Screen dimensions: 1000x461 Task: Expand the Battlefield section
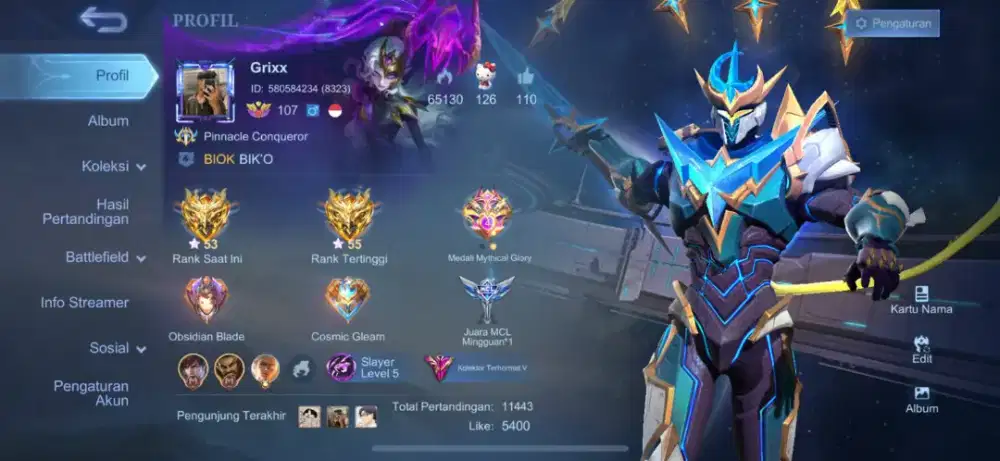pos(105,257)
